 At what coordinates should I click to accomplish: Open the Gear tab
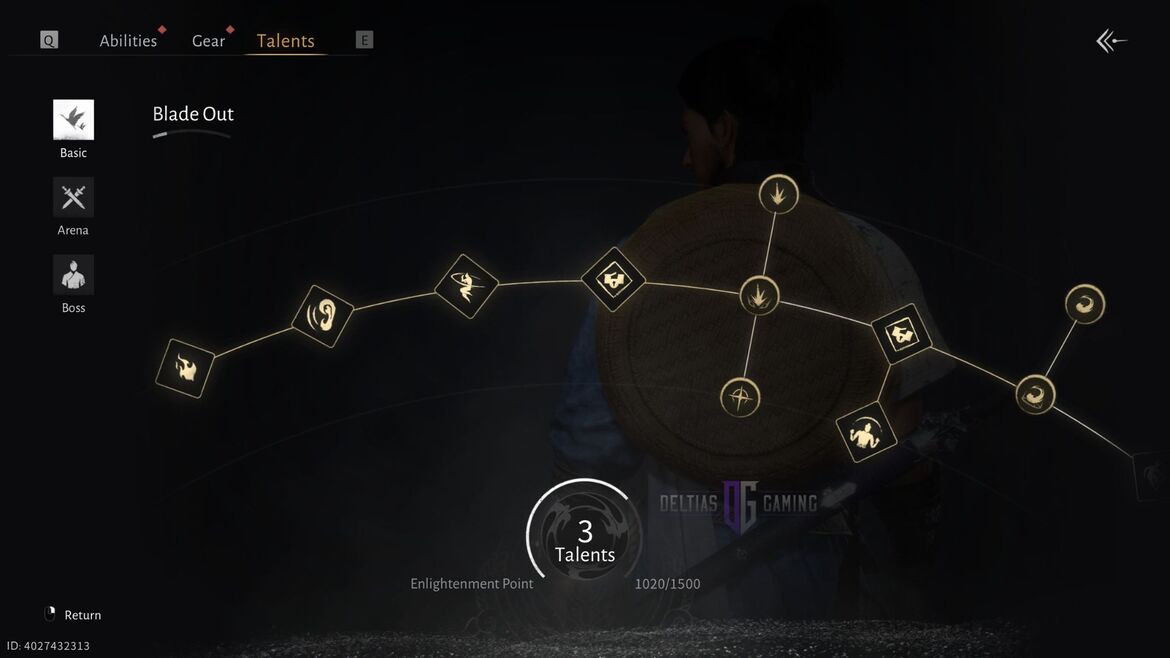coord(208,41)
